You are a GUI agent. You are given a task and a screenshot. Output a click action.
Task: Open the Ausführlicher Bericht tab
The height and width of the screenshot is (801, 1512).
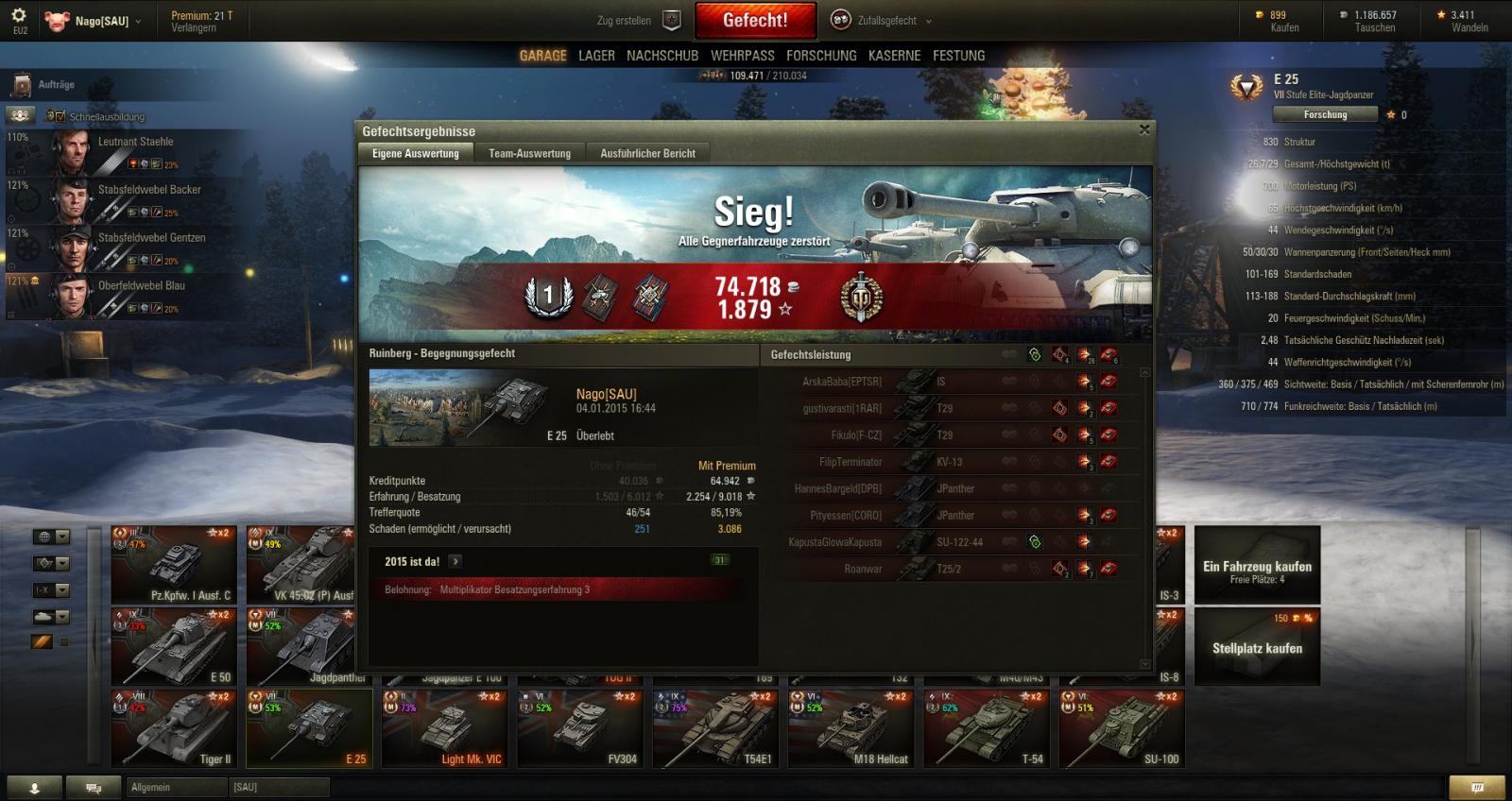tap(647, 153)
